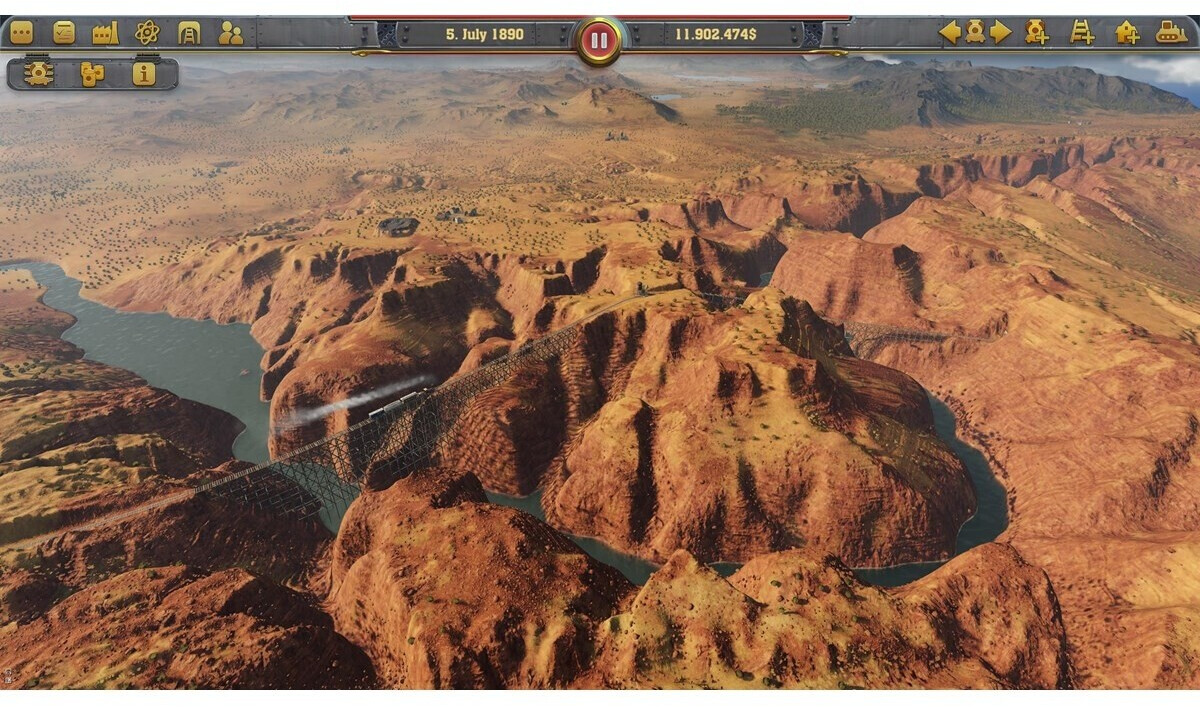Activate the bulldozer demolish tool

tap(1172, 32)
